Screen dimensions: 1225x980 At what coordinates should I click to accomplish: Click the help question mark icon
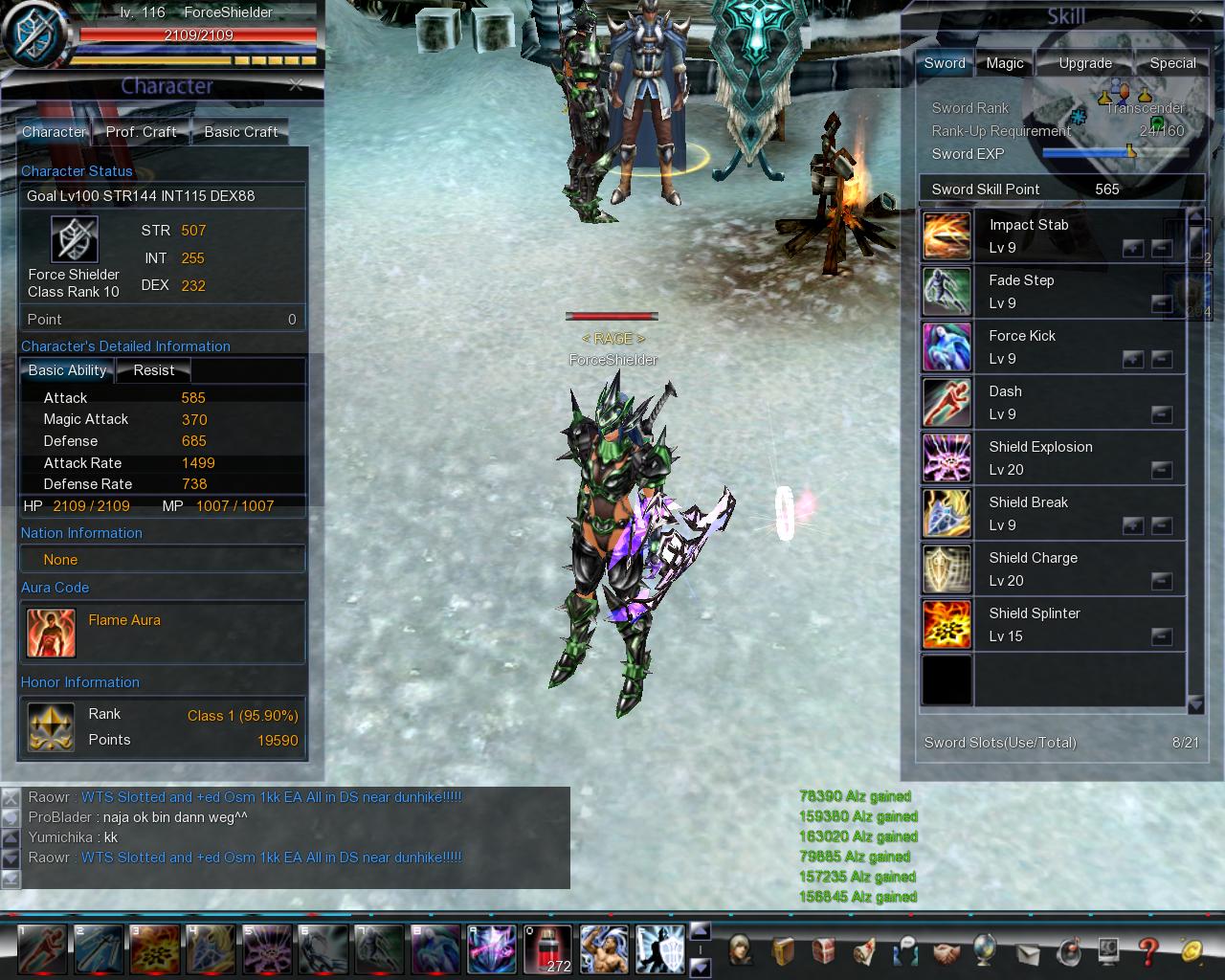(x=1147, y=953)
